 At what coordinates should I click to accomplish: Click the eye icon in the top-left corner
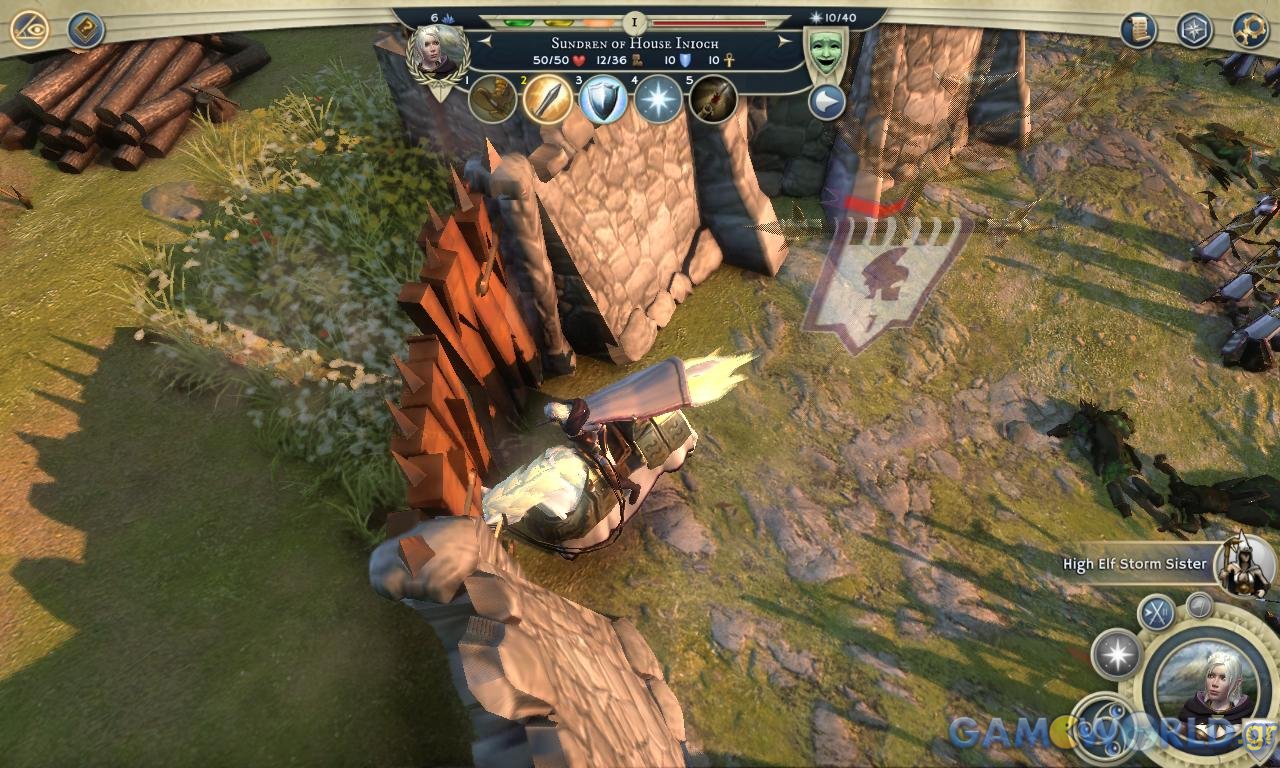coord(29,30)
